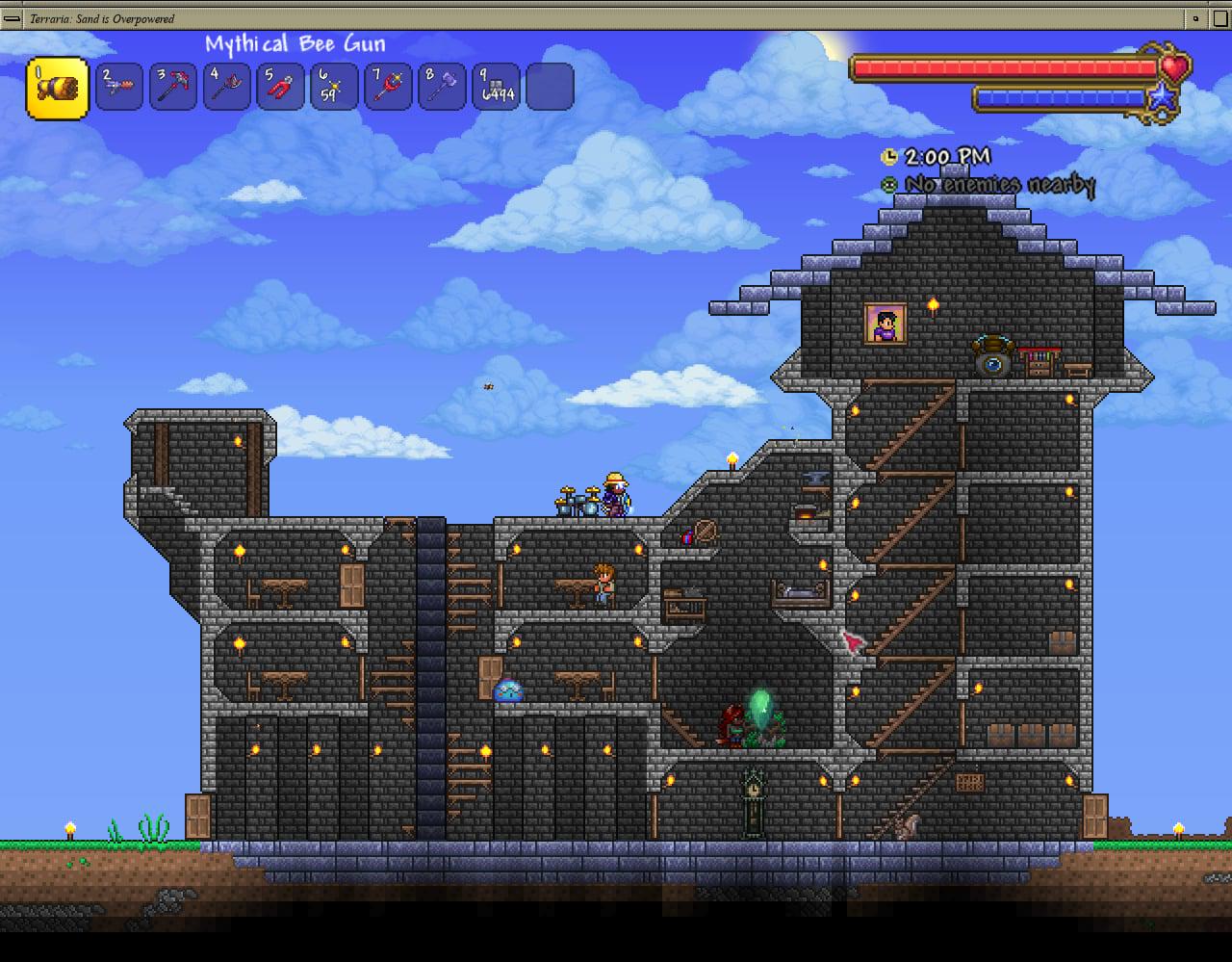Choose the red pickaxe in slot 3
The image size is (1232, 962).
pyautogui.click(x=174, y=88)
